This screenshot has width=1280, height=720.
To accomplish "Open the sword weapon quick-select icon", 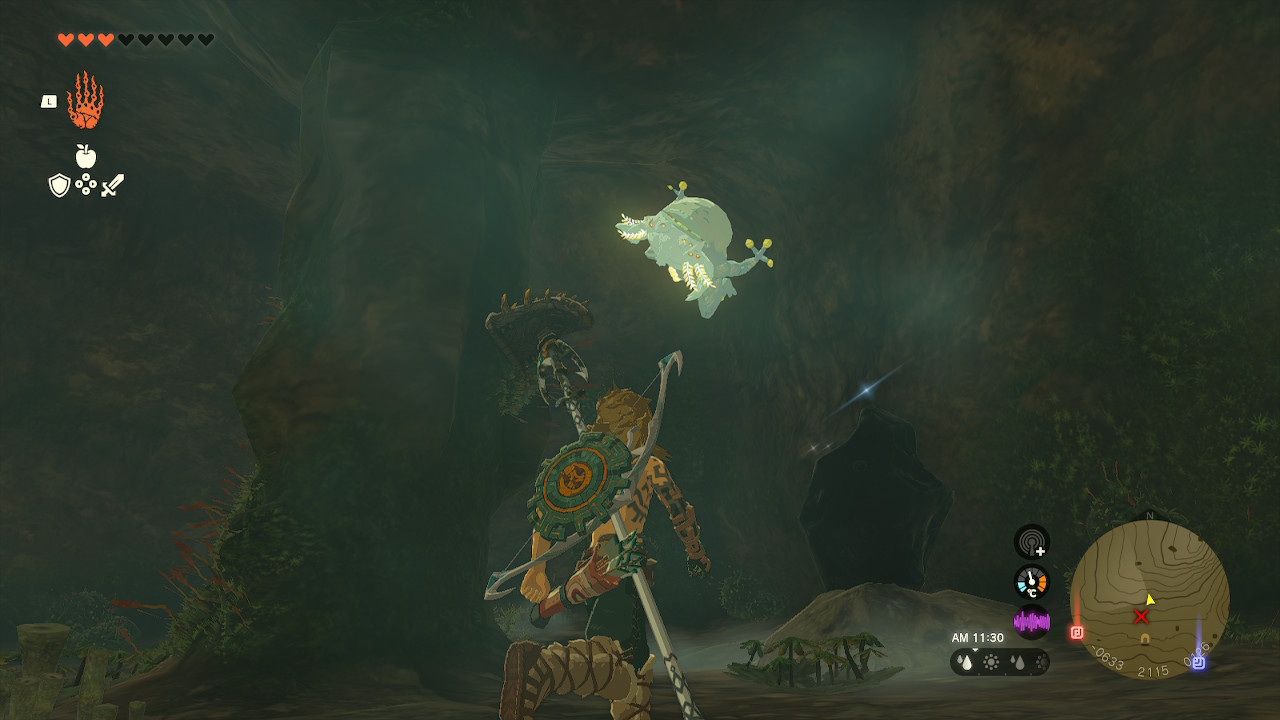I will point(112,185).
